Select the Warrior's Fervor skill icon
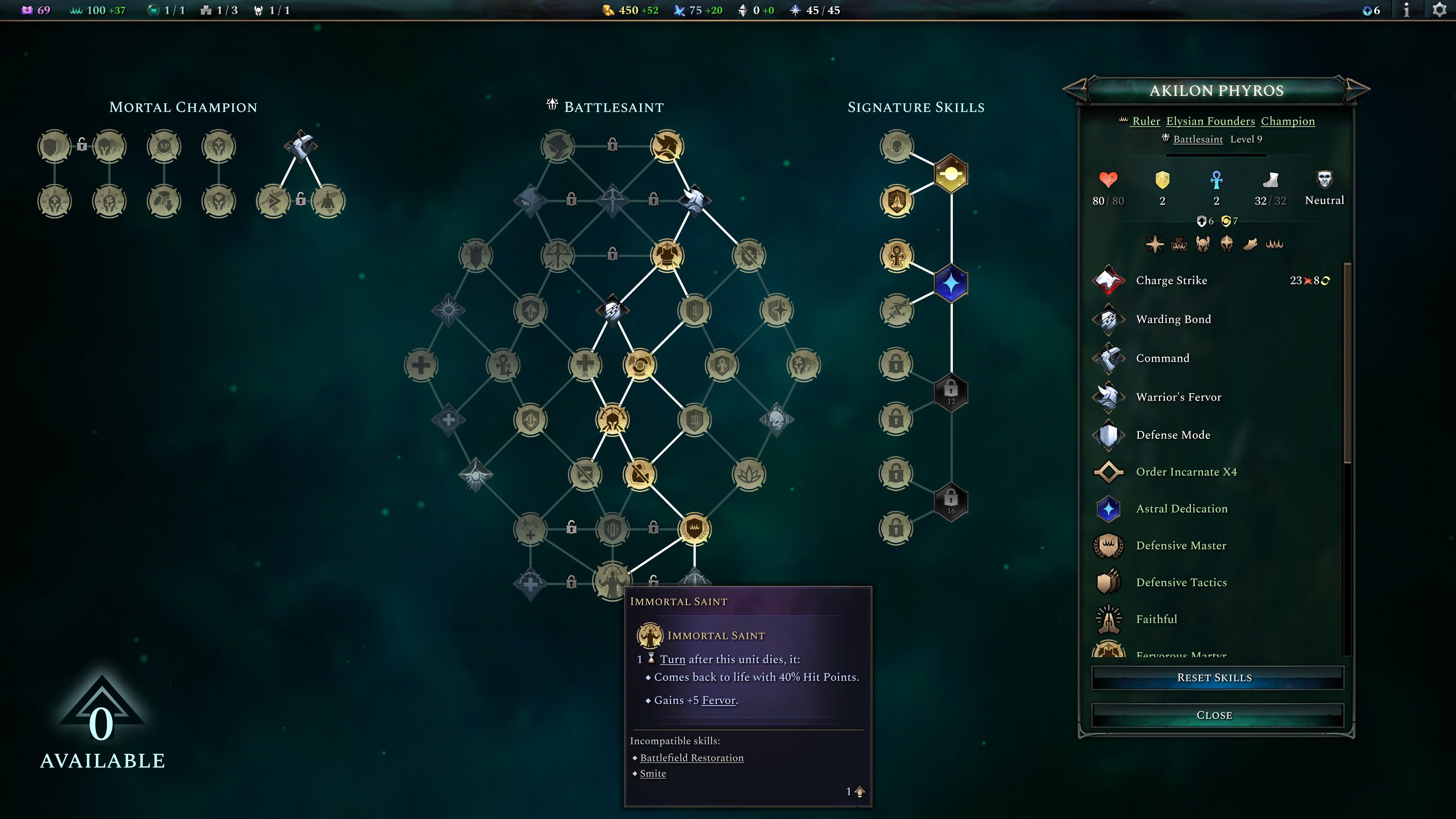This screenshot has width=1456, height=819. pyautogui.click(x=1109, y=397)
